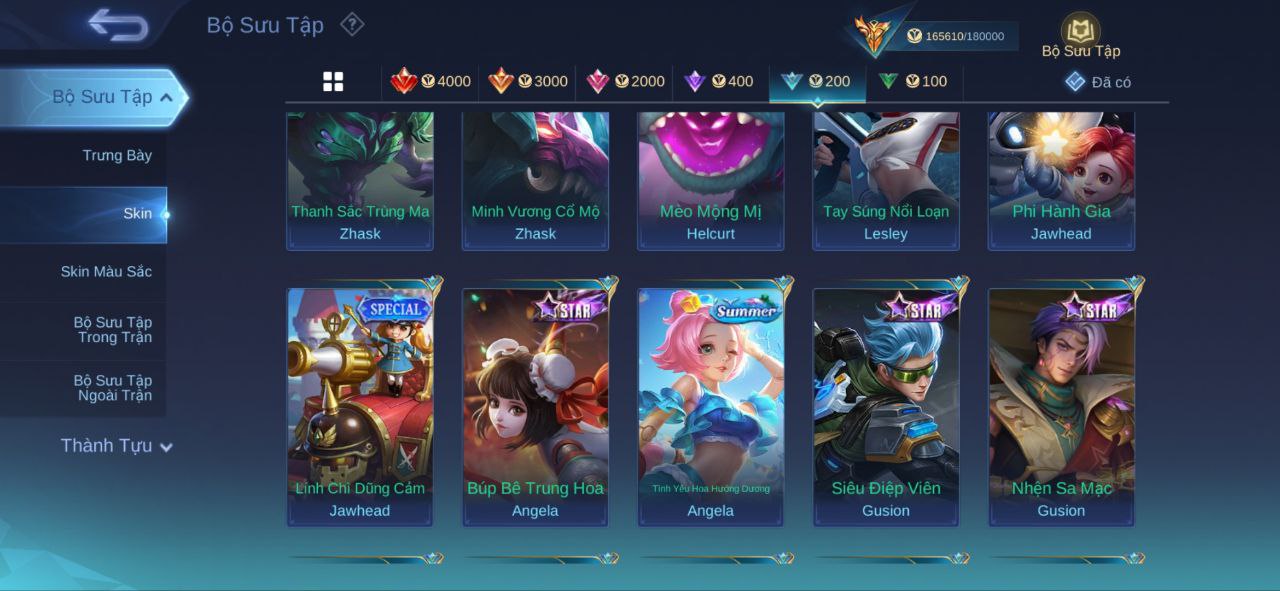Expand the Thành Tựu section
Screen dimensions: 1280x591
tap(116, 446)
